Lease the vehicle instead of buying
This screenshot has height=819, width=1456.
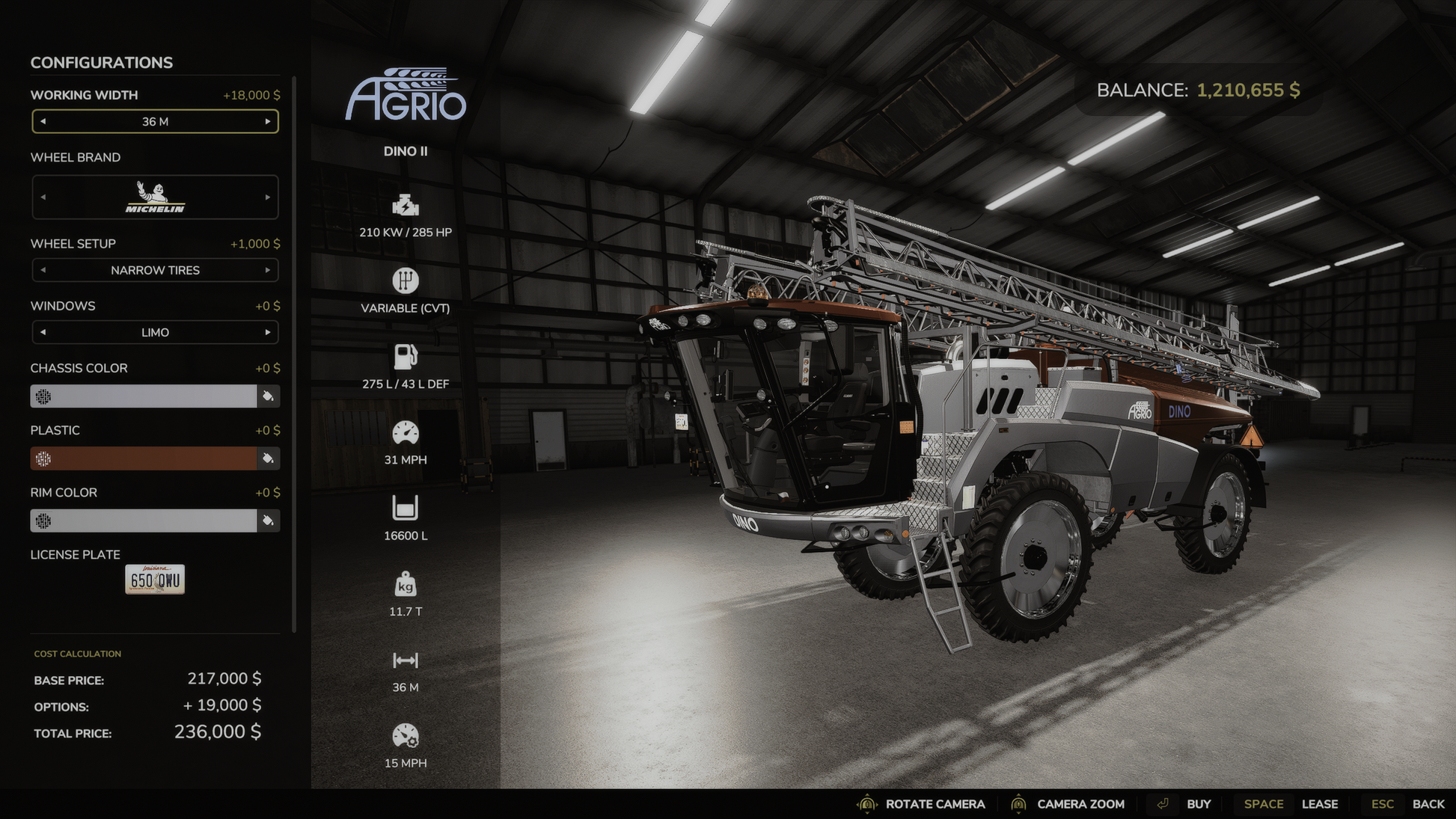tap(1319, 804)
